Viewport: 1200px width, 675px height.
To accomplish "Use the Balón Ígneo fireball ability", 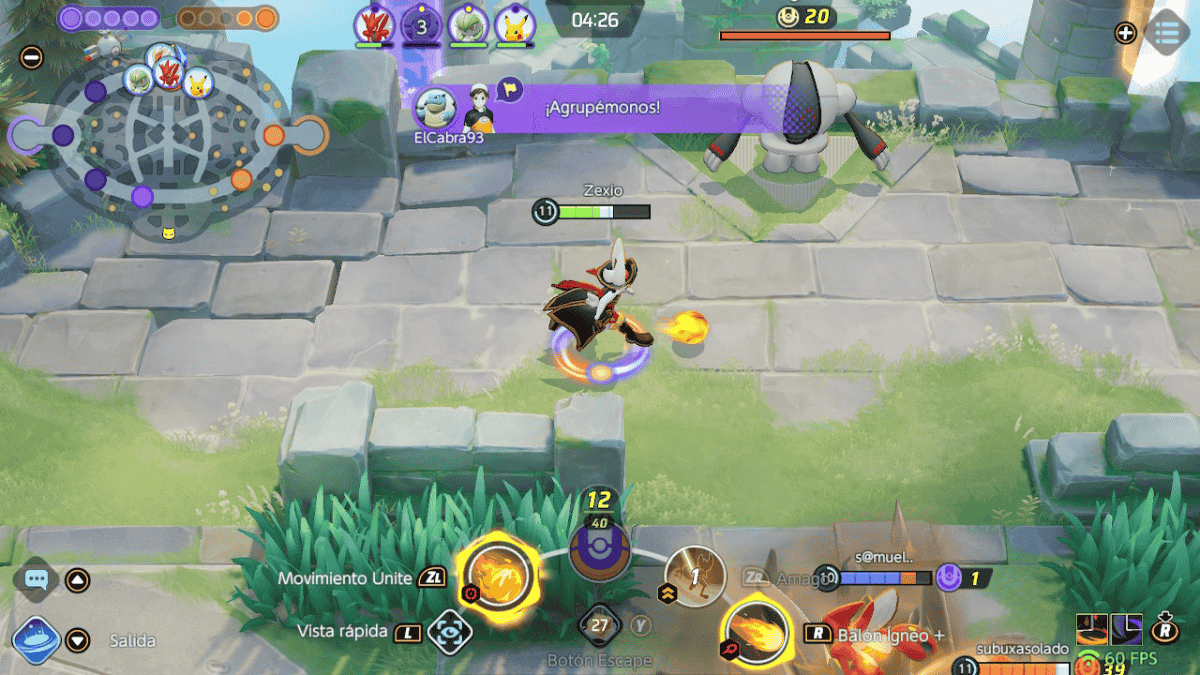I will [x=754, y=630].
